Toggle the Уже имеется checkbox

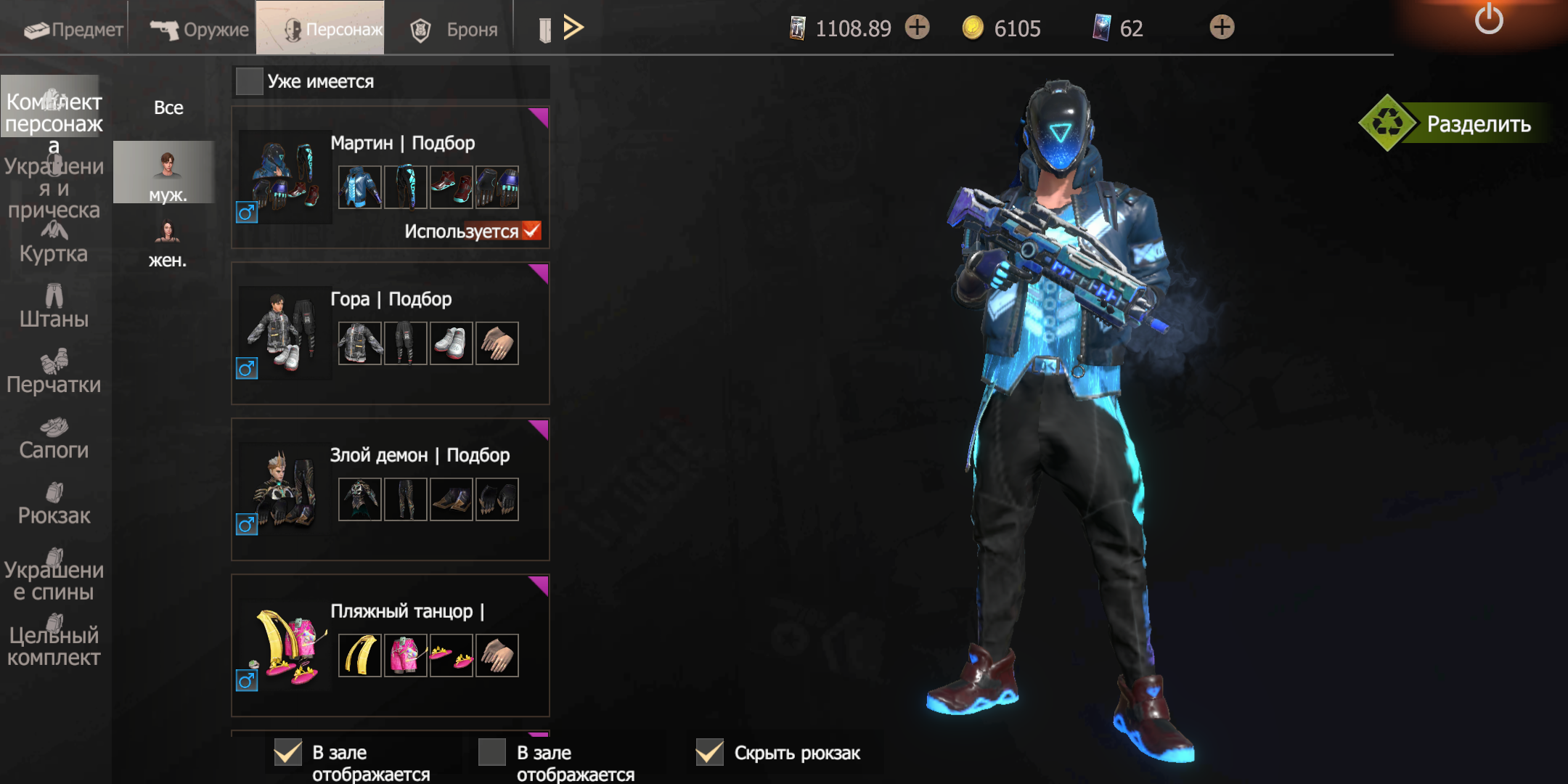coord(250,81)
